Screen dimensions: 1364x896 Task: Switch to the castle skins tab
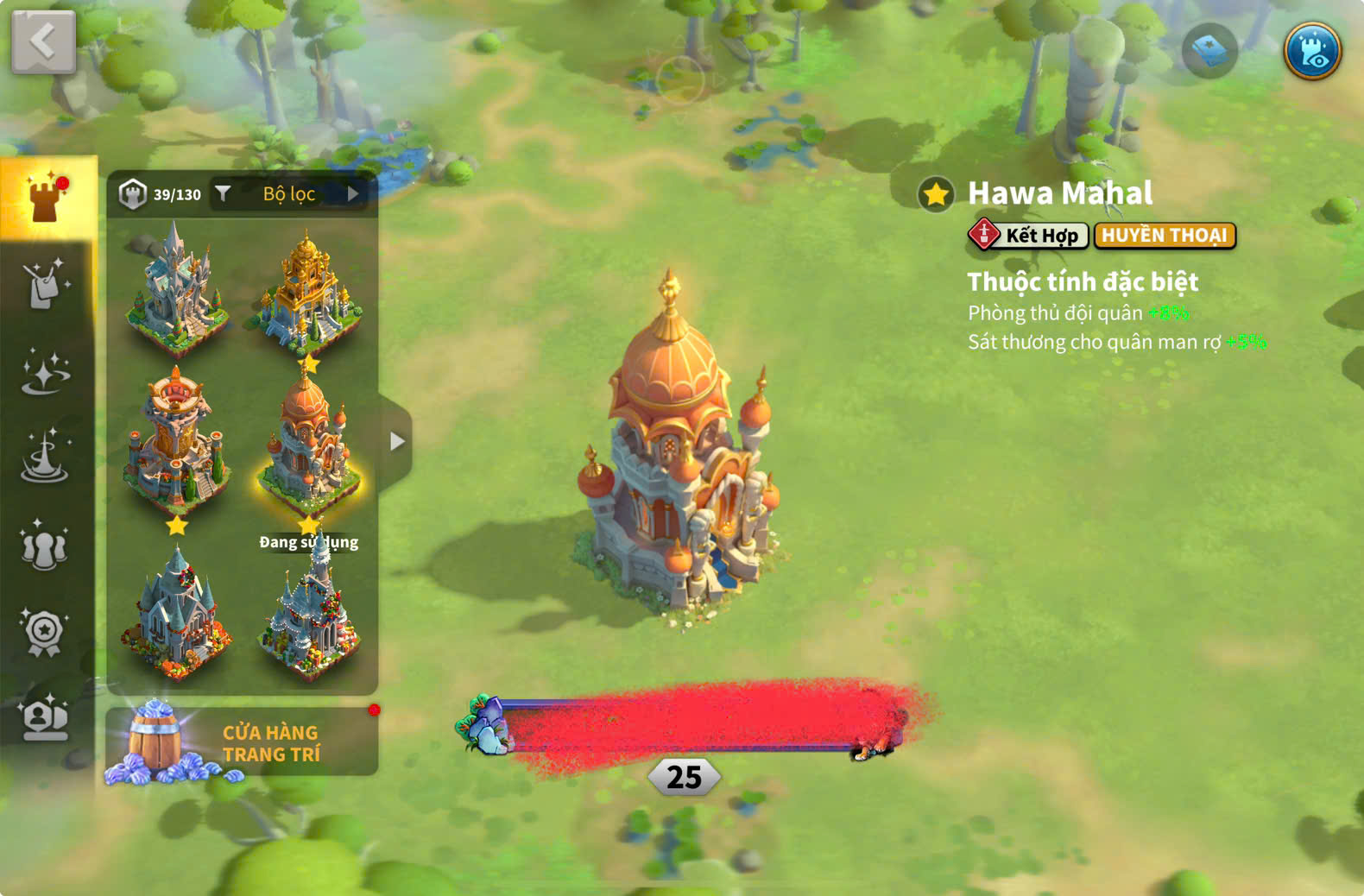(47, 197)
